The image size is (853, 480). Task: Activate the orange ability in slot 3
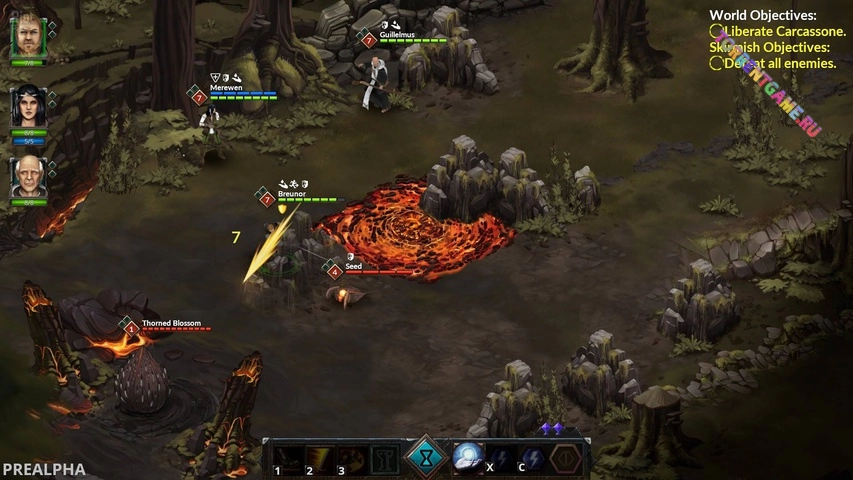point(352,458)
